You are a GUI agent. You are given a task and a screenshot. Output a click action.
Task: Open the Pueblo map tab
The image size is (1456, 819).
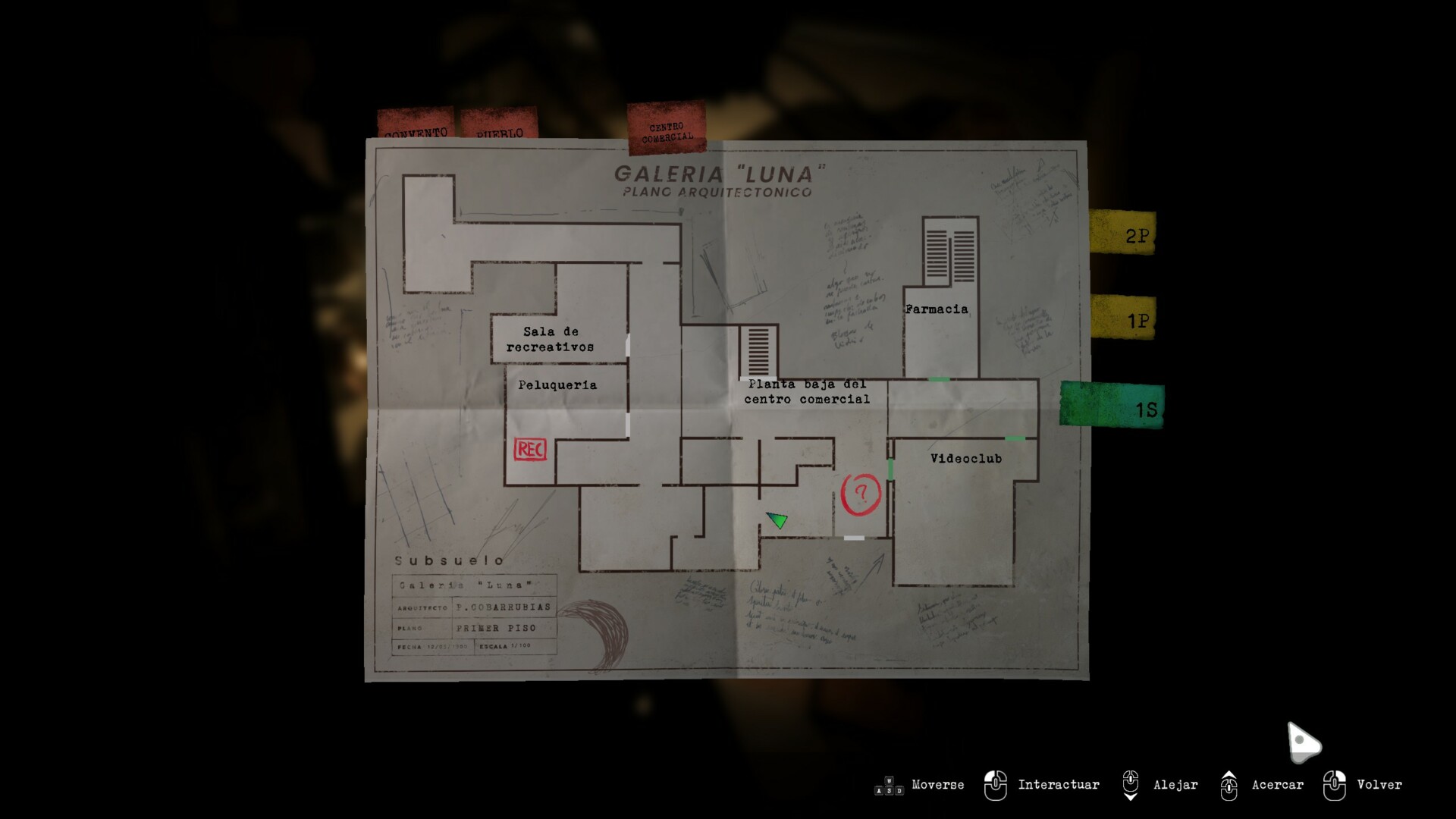(x=499, y=124)
